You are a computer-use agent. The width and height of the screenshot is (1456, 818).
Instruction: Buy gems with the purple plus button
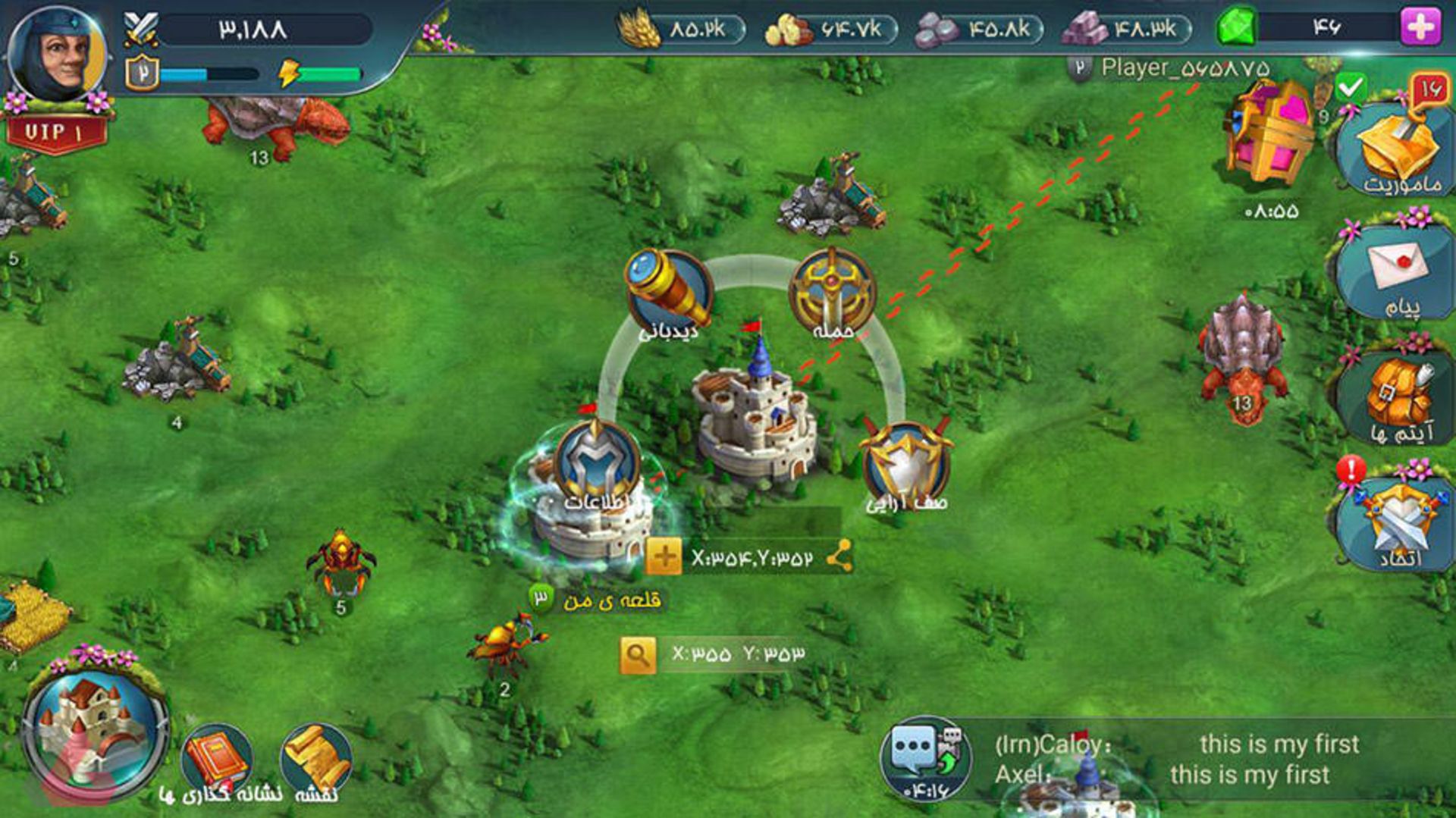pyautogui.click(x=1420, y=27)
